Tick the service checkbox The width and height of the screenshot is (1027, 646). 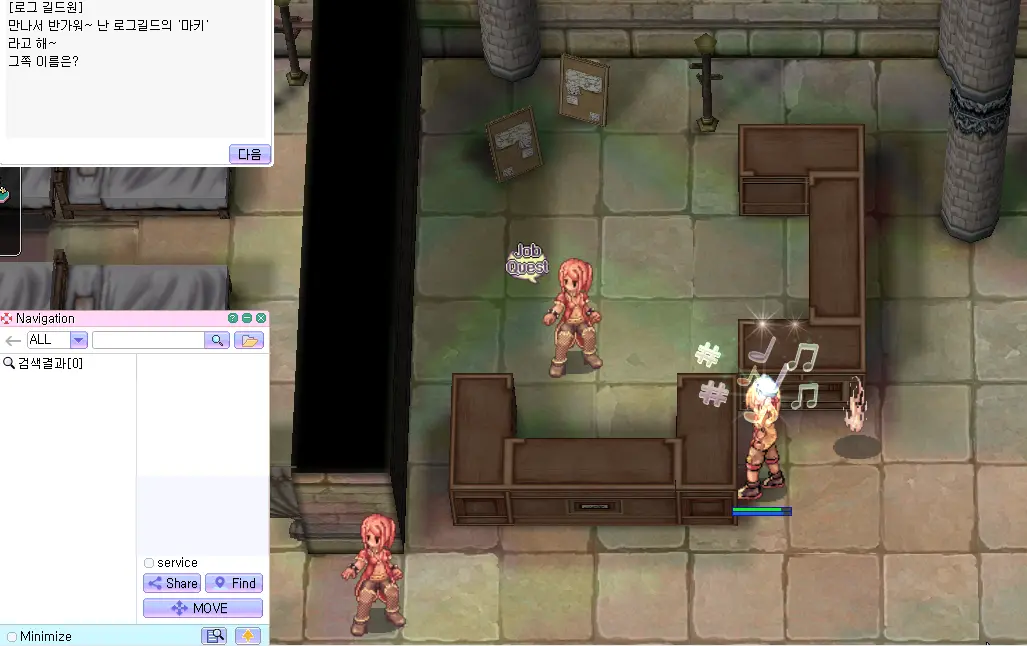click(x=149, y=563)
